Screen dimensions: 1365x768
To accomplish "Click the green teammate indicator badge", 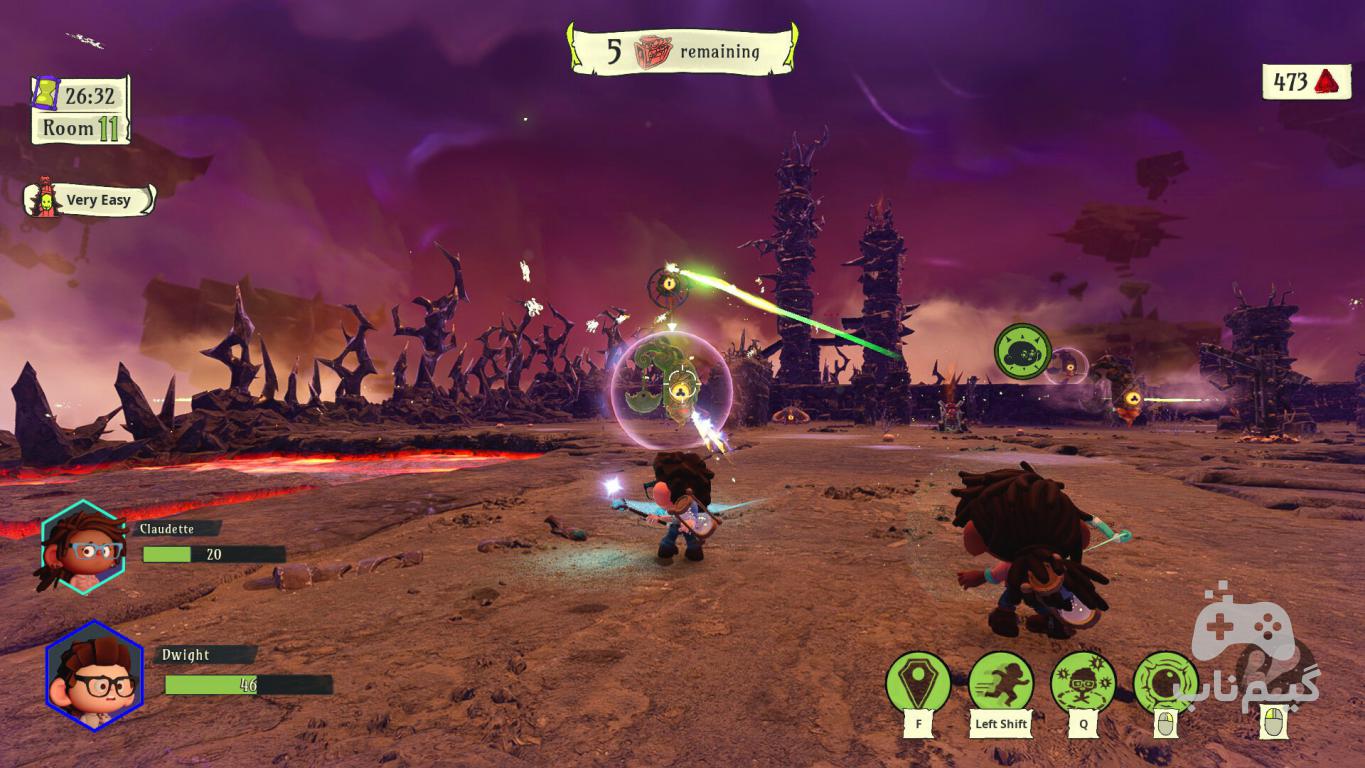I will click(1022, 351).
